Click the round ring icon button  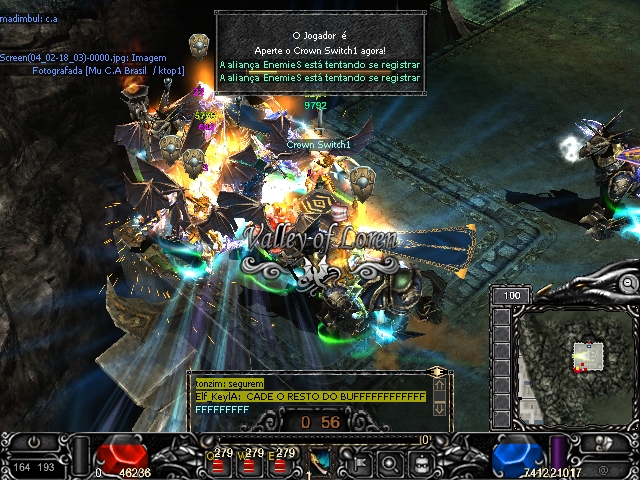tap(390, 463)
